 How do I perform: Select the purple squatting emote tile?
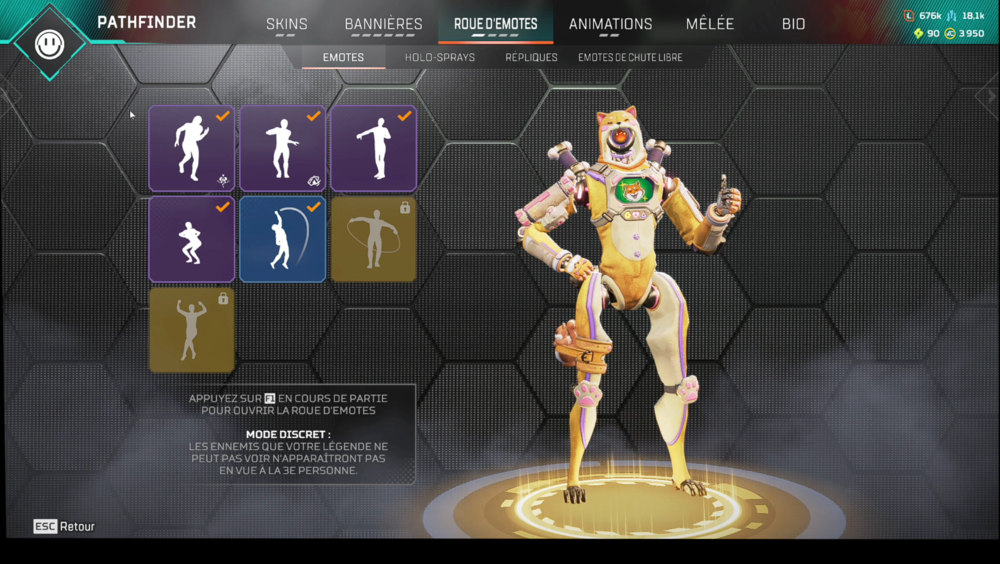(192, 239)
